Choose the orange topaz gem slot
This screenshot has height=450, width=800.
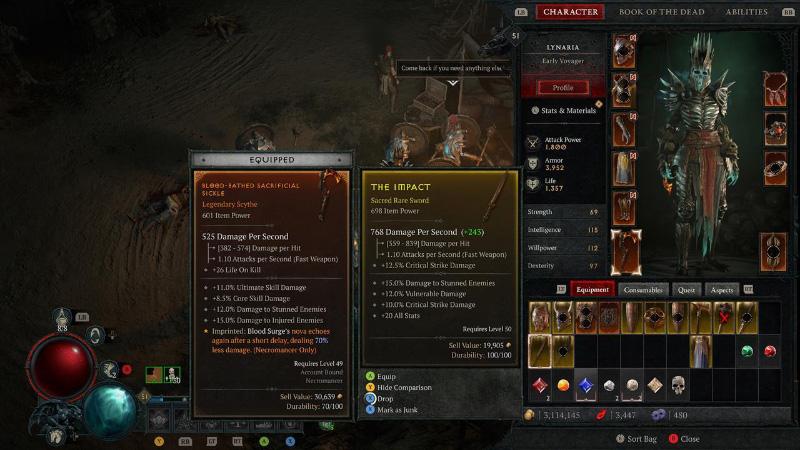point(562,384)
